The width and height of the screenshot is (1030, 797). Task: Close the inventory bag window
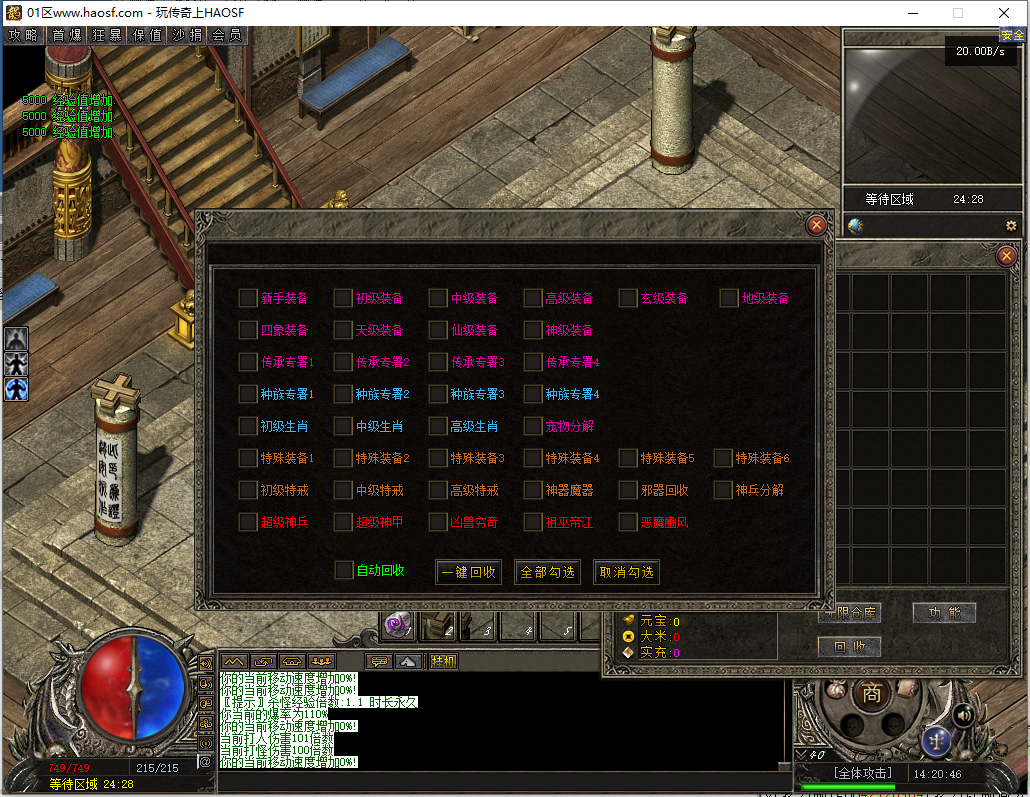click(x=1007, y=256)
